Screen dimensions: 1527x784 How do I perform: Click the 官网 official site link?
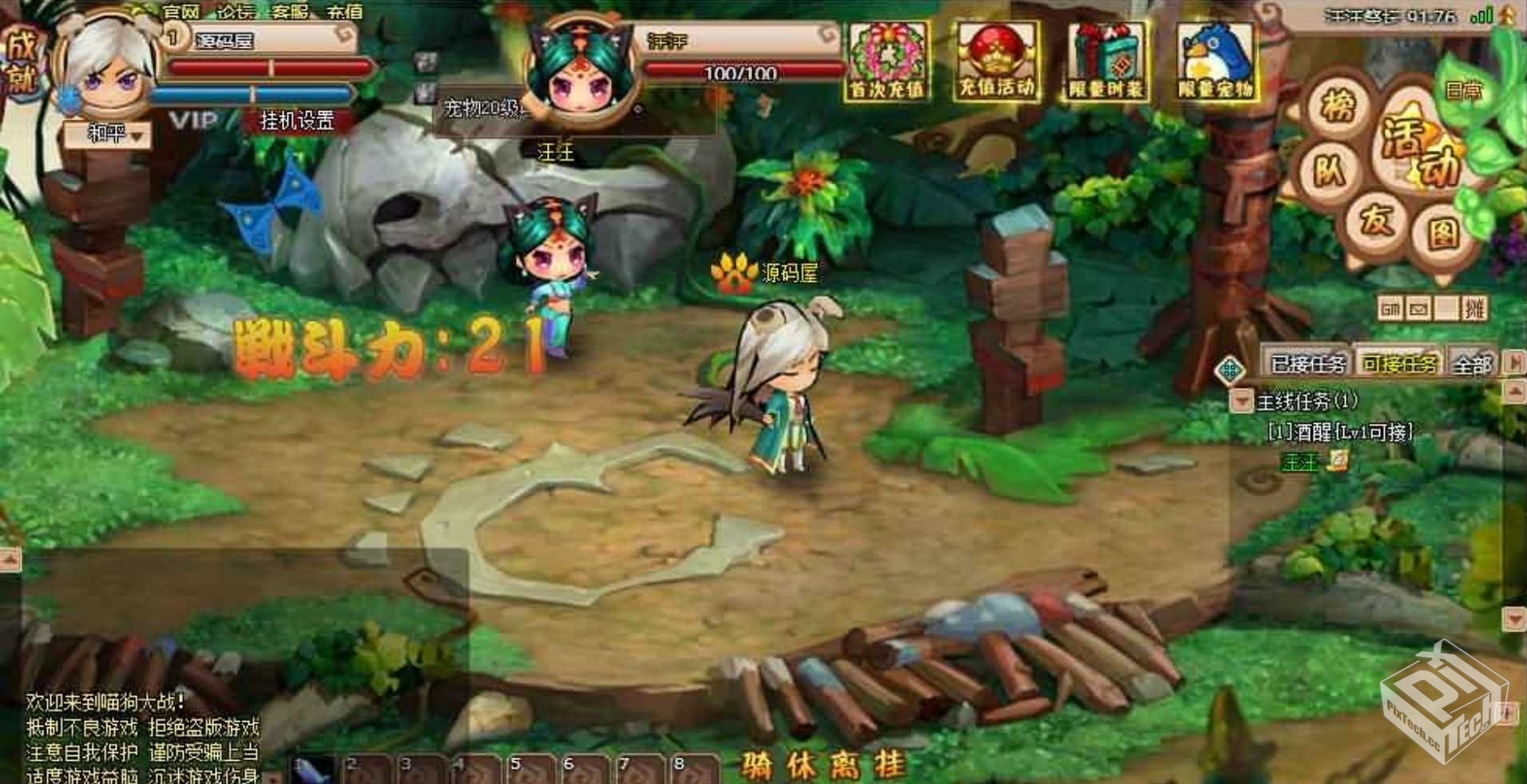[x=181, y=12]
